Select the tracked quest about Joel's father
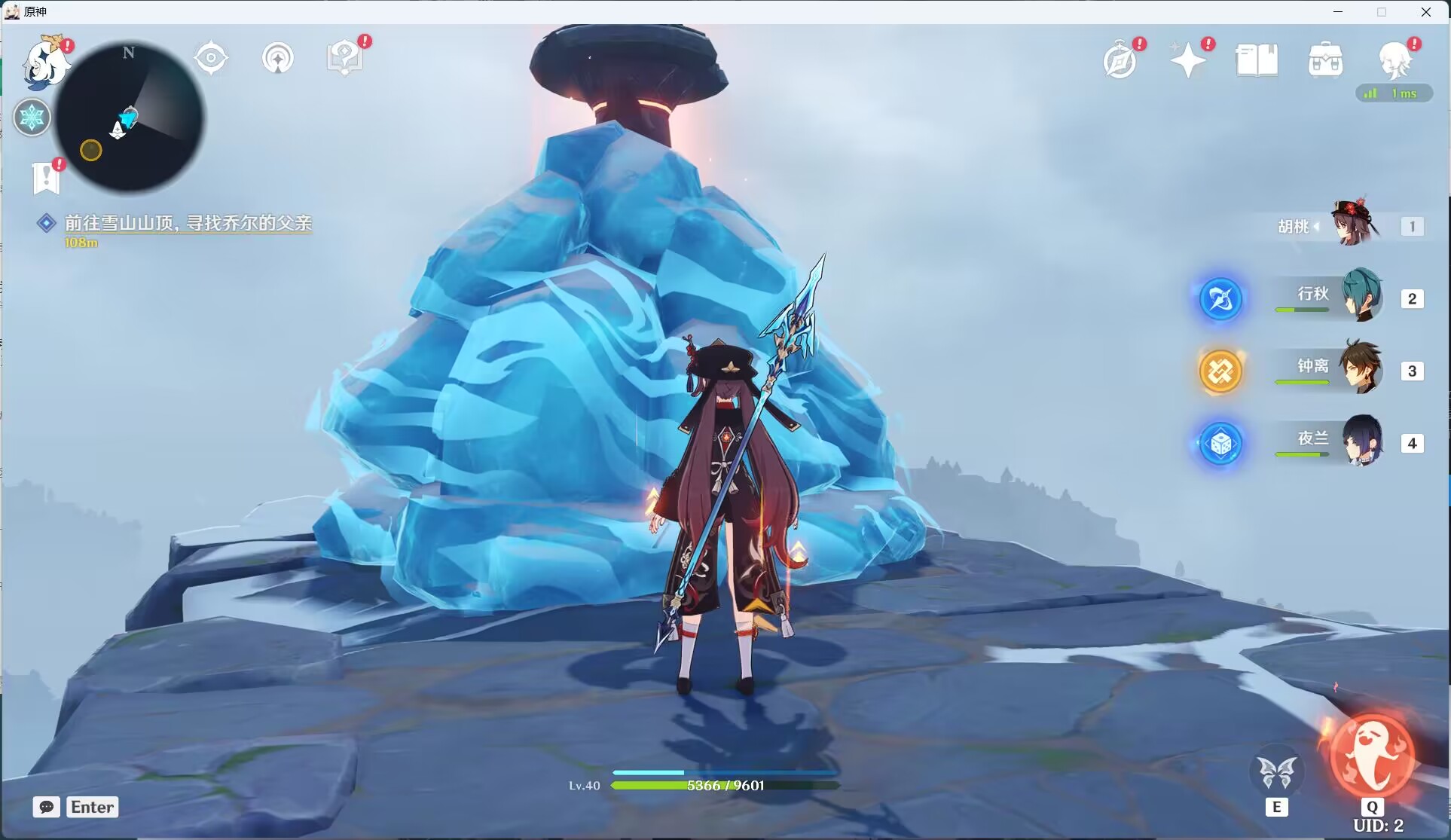Viewport: 1451px width, 840px height. [x=187, y=223]
